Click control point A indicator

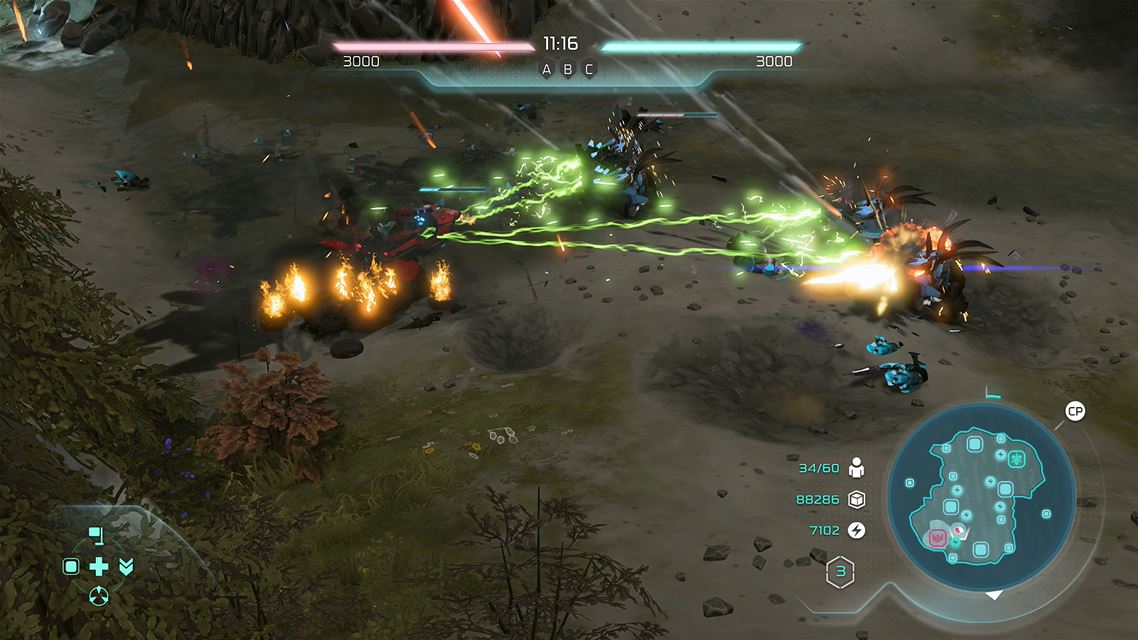coord(546,69)
